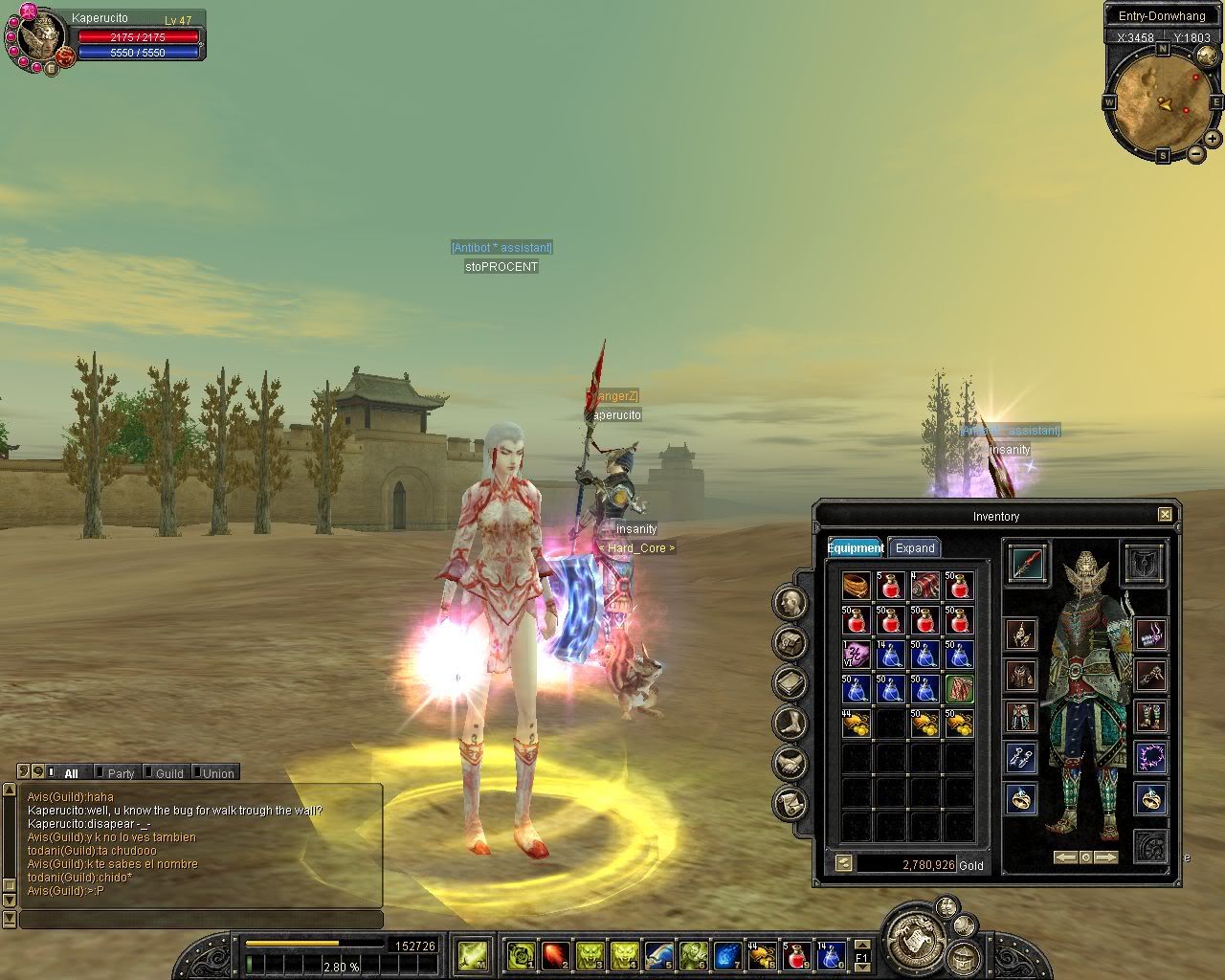
Task: Rotate character preview with right arrow
Action: click(1106, 857)
